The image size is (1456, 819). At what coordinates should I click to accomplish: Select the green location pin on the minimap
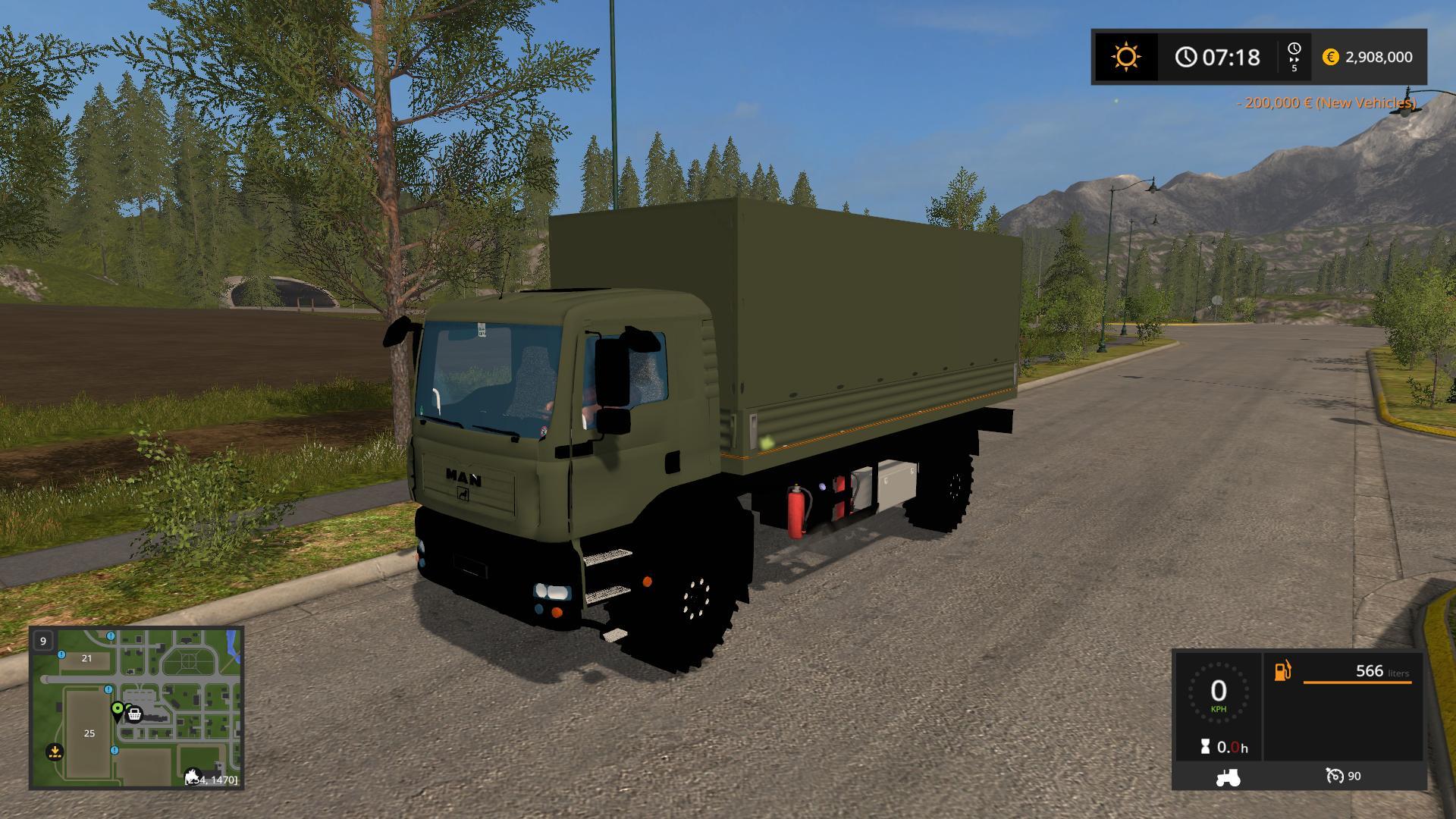117,708
